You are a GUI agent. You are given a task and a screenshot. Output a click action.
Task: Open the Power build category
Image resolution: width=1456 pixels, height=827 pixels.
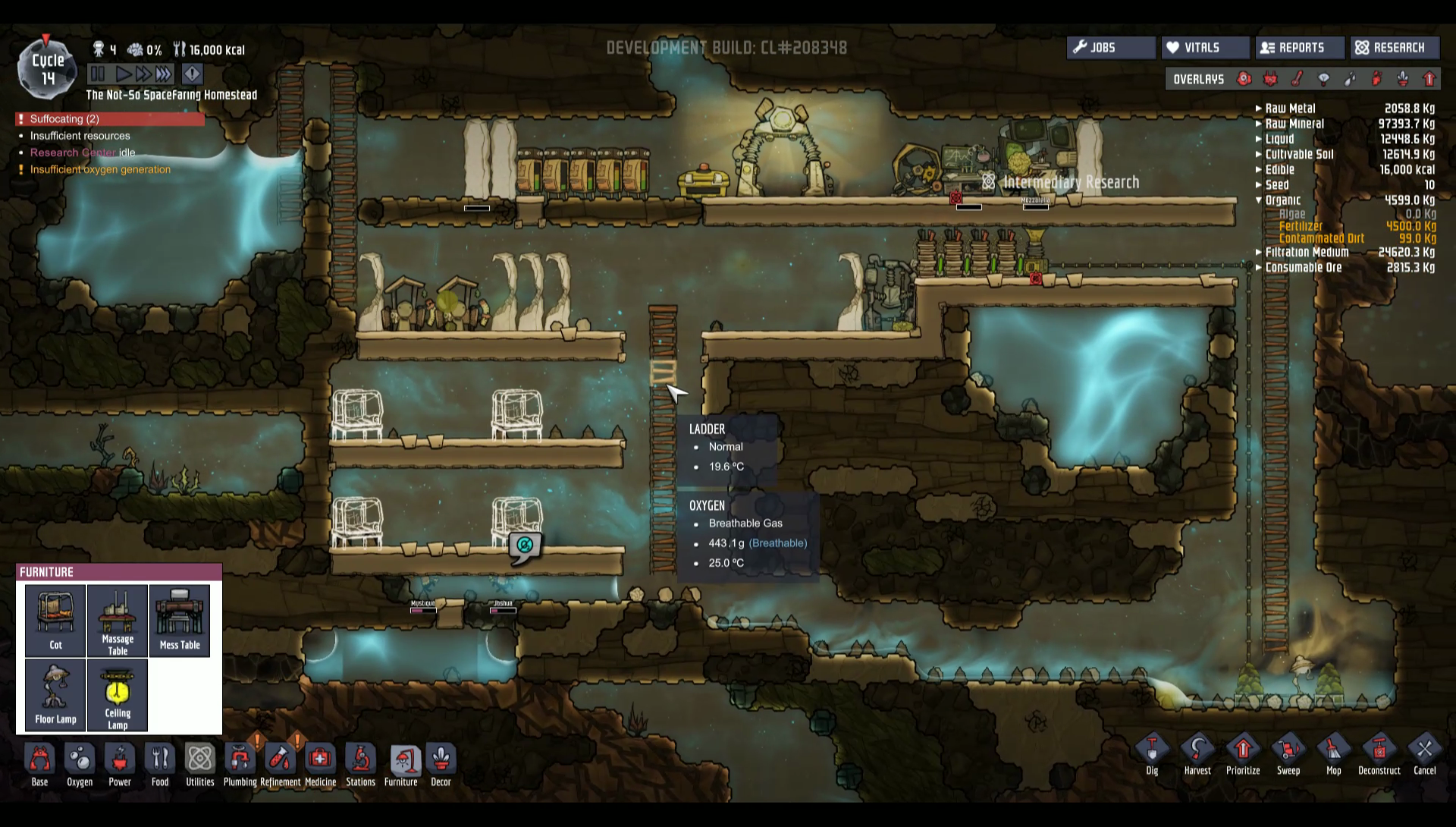pos(120,764)
